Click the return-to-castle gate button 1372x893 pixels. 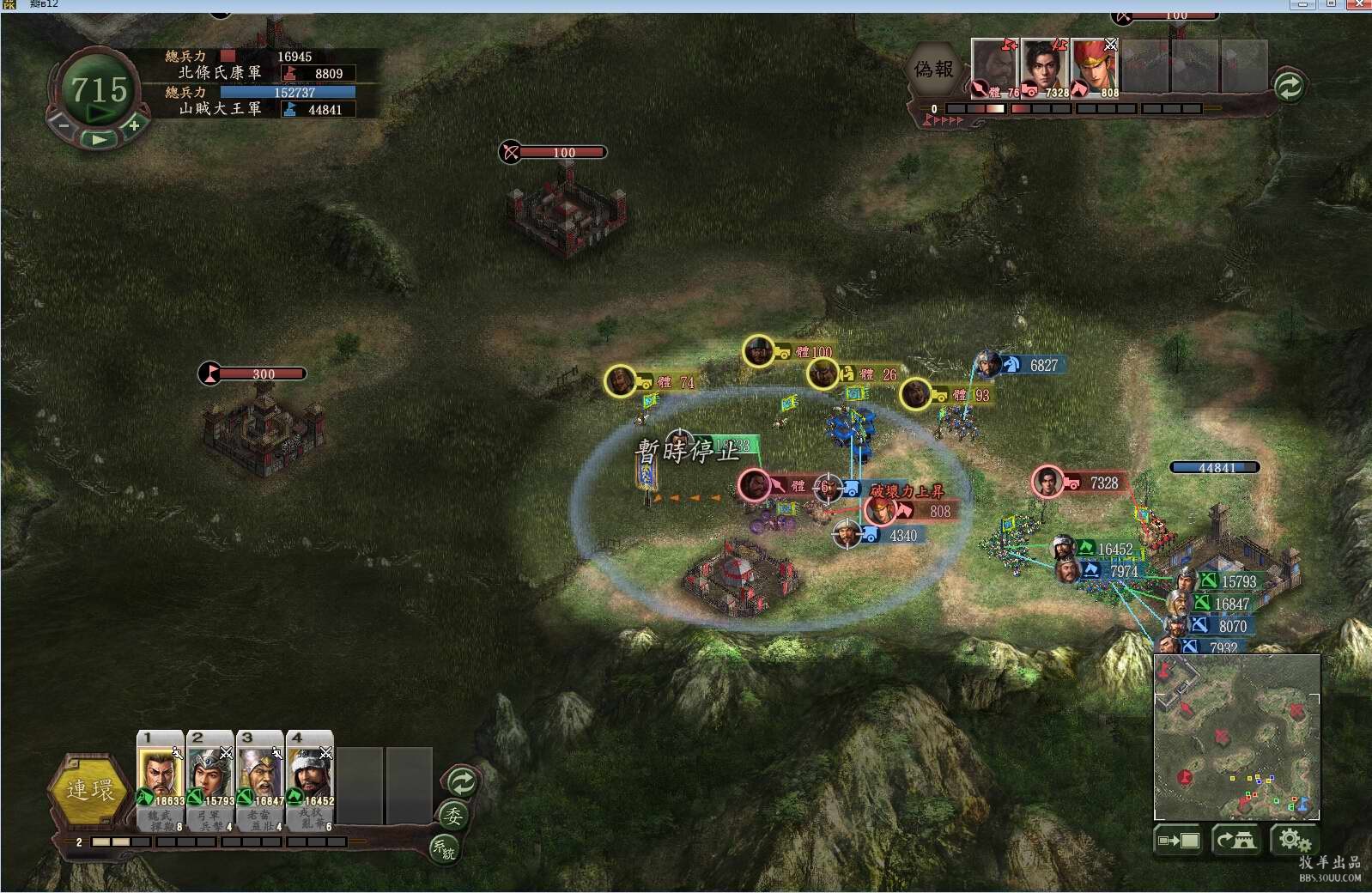pyautogui.click(x=1235, y=840)
